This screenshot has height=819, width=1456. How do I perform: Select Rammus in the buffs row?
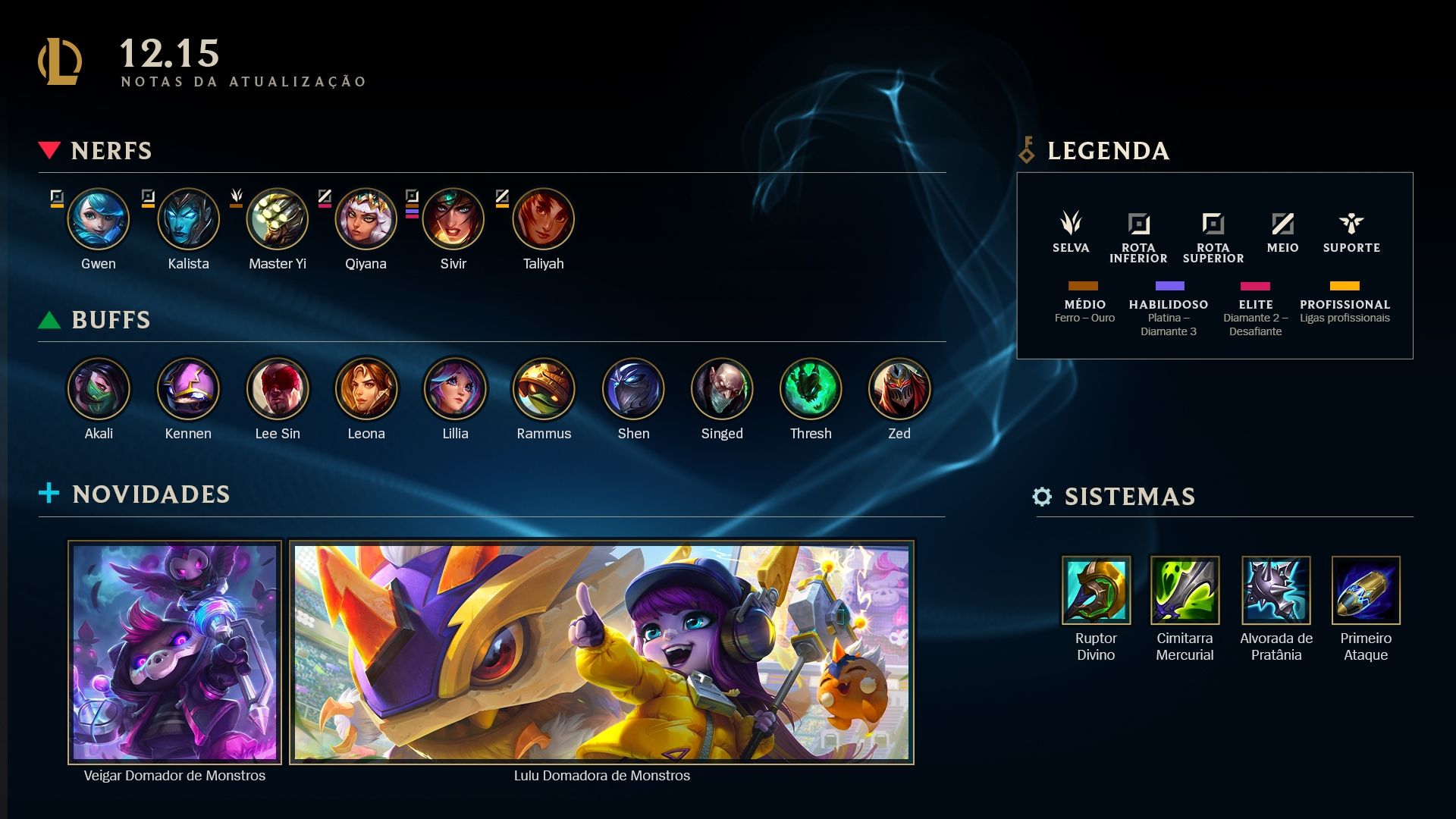(x=544, y=389)
